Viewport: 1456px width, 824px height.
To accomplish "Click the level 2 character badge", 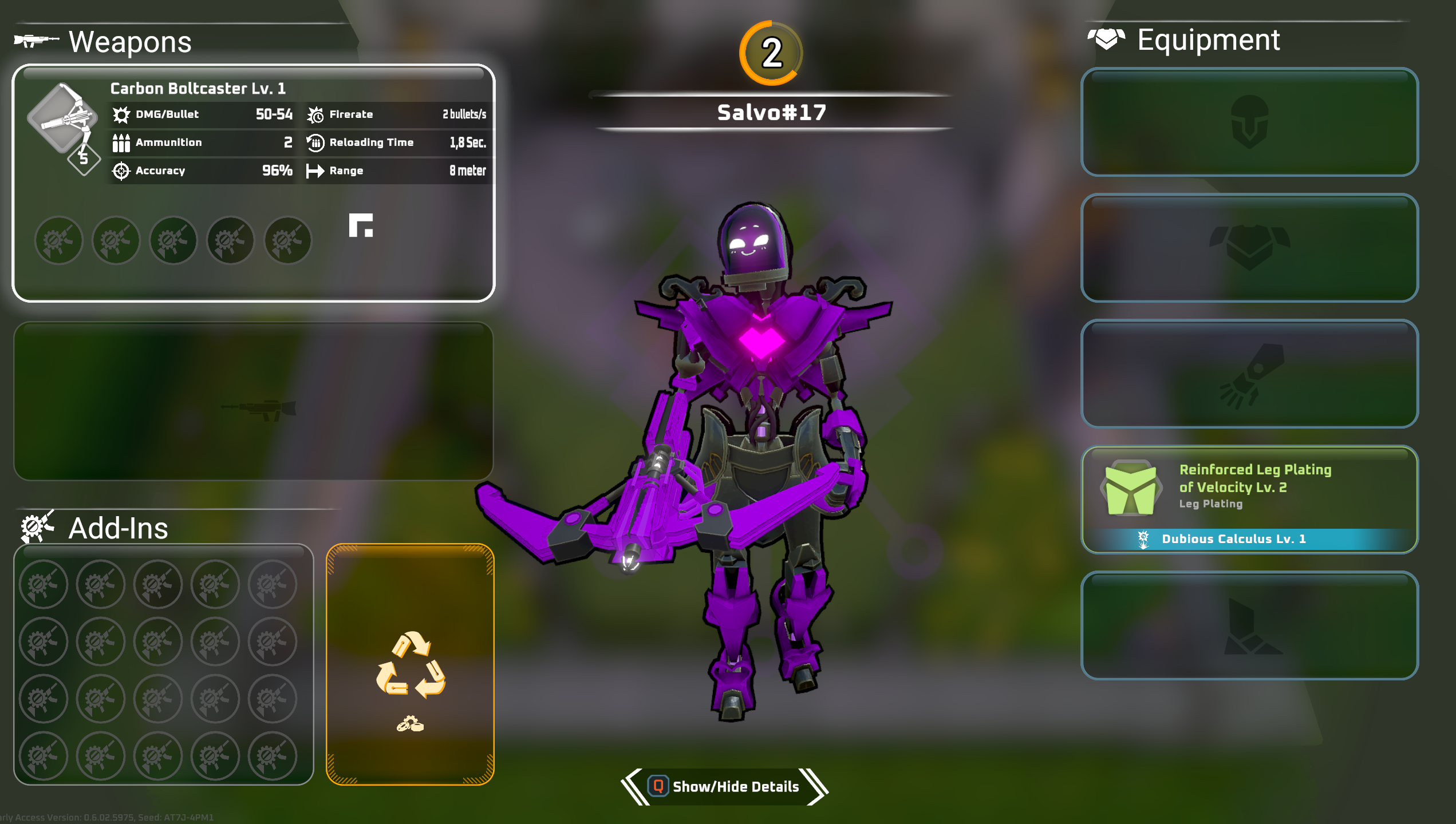I will (x=771, y=53).
